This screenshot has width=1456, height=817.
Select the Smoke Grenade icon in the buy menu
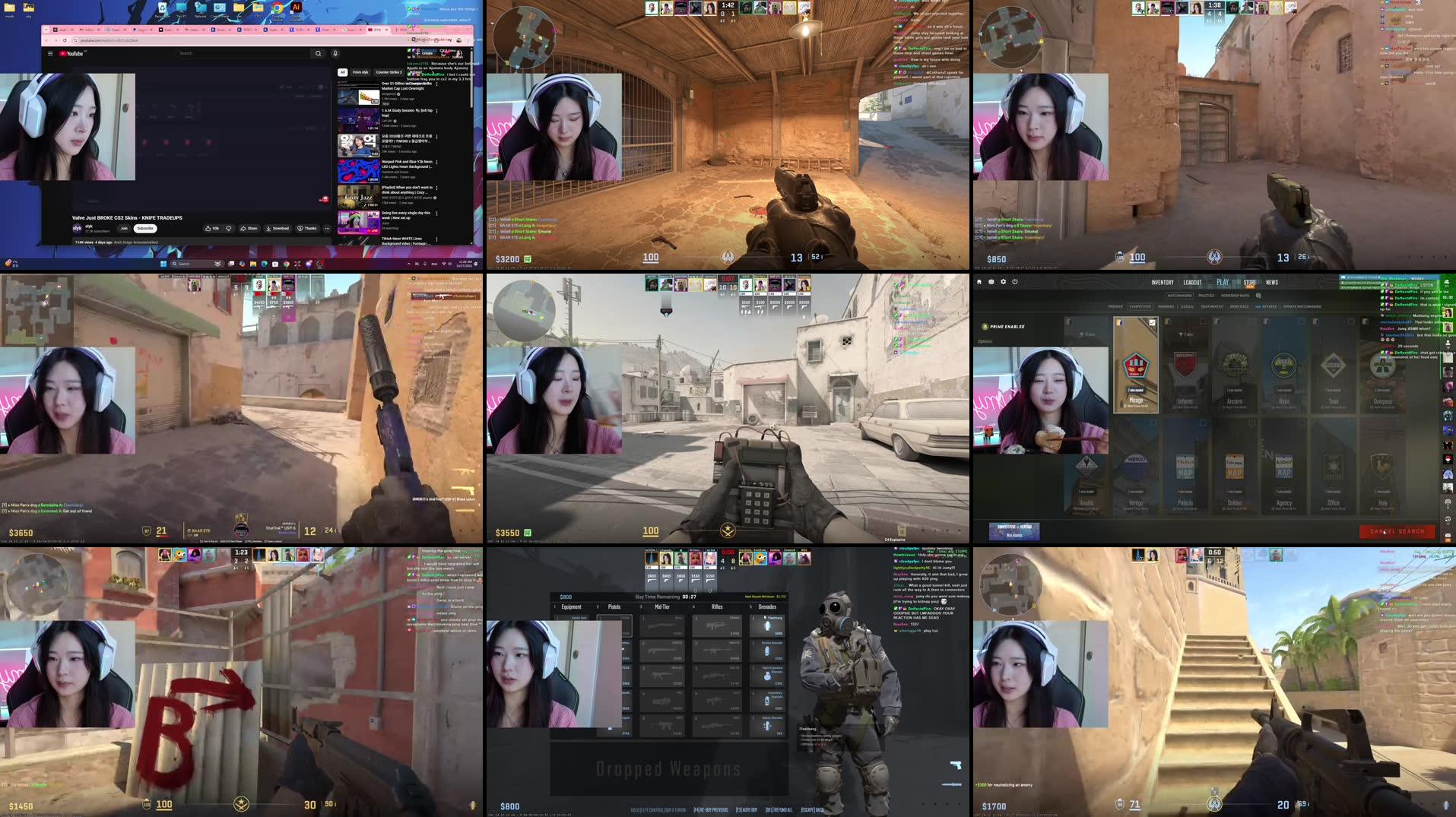(x=768, y=650)
